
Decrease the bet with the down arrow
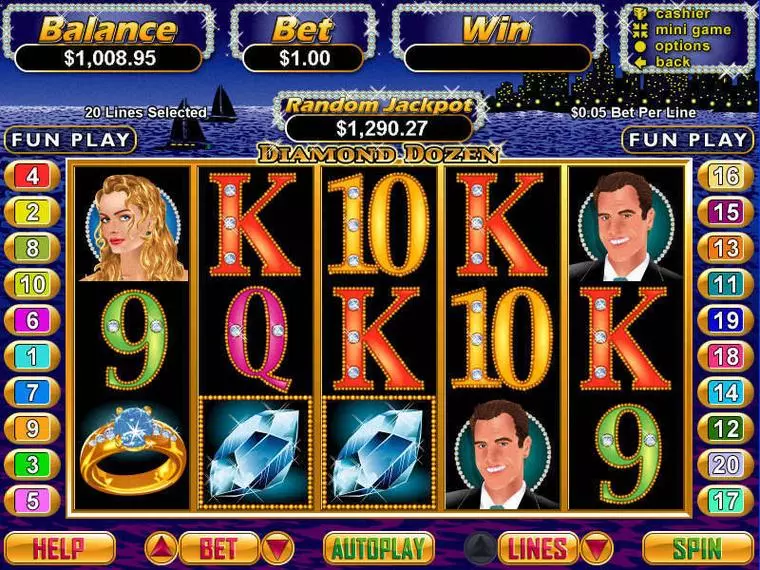pyautogui.click(x=277, y=548)
